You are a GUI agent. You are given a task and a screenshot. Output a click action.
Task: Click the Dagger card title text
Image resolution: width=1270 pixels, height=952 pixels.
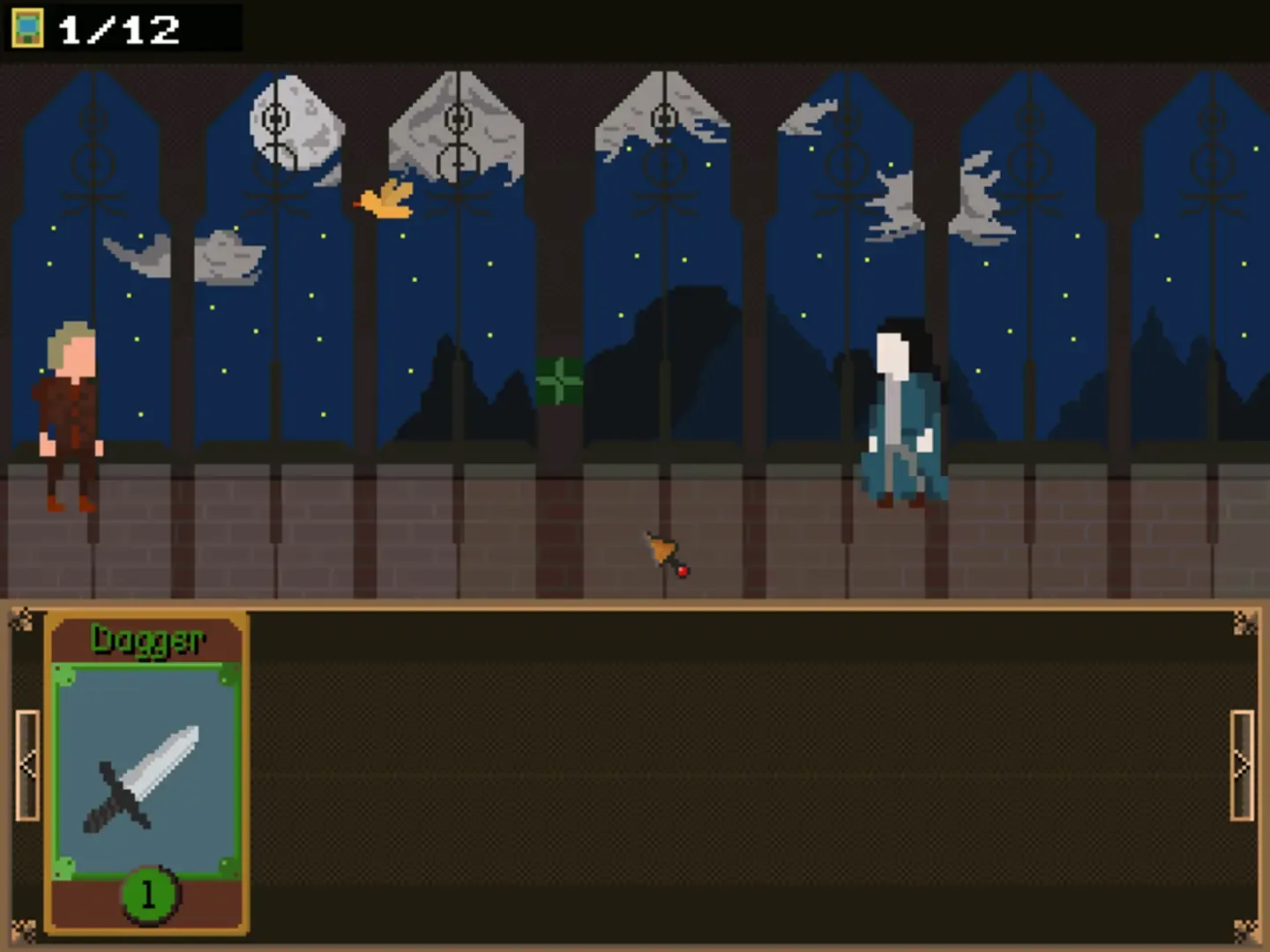click(x=147, y=639)
